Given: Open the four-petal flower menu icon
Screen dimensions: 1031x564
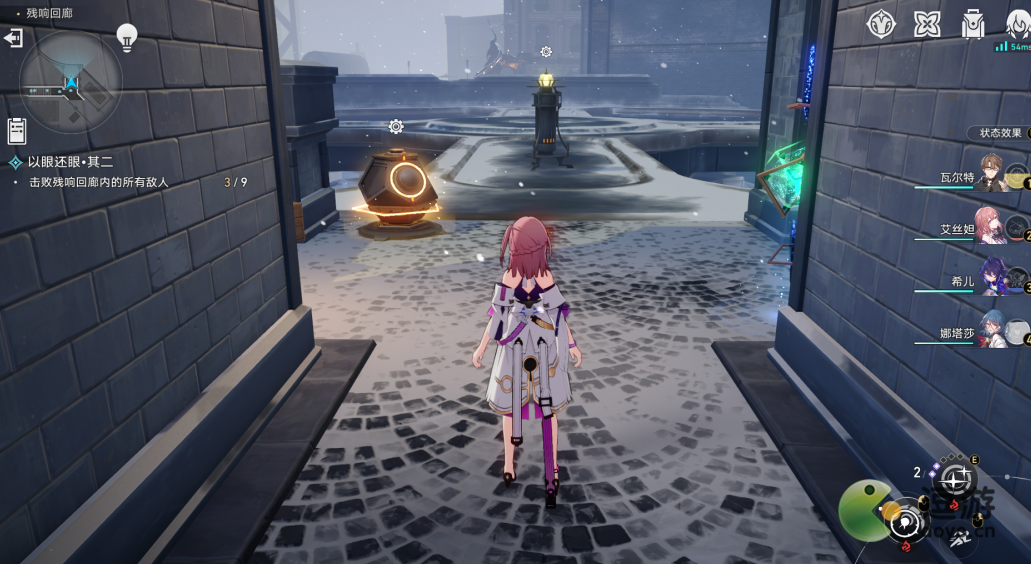Looking at the screenshot, I should (927, 24).
